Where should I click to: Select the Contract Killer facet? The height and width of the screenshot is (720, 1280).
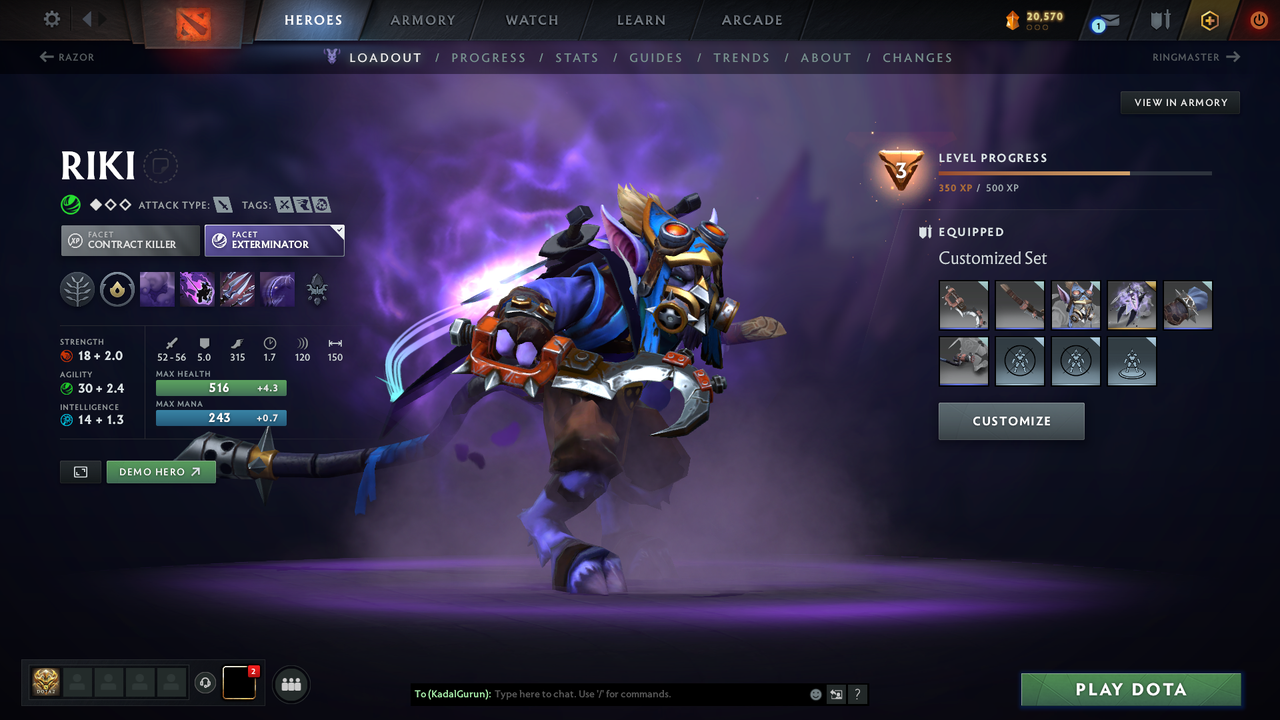click(130, 240)
